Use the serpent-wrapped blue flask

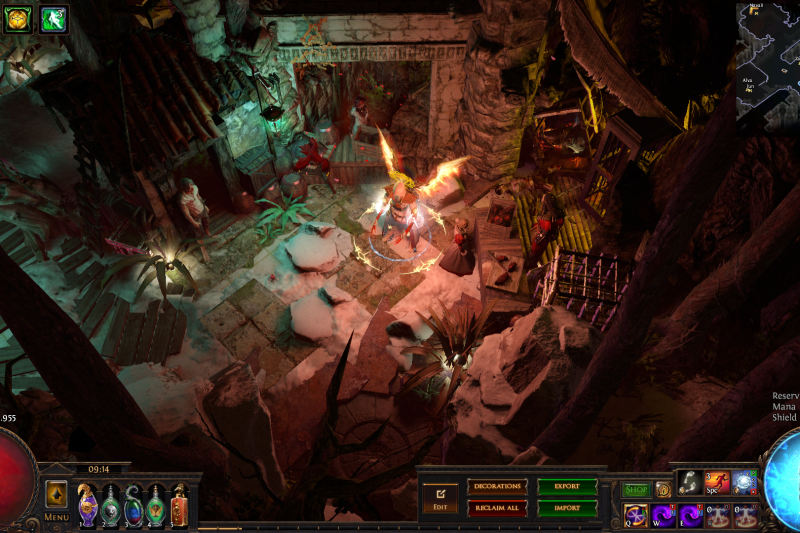tap(133, 506)
